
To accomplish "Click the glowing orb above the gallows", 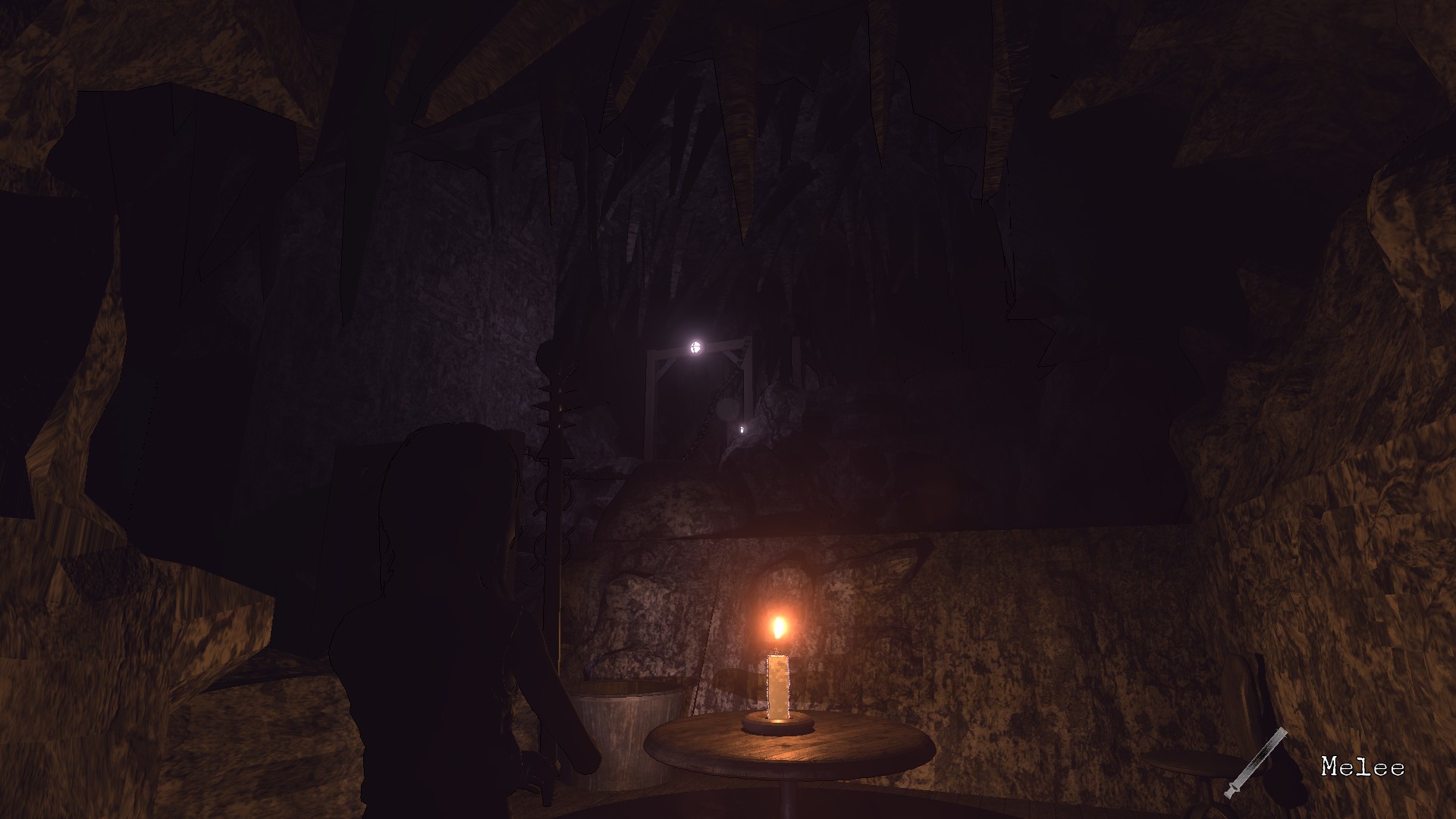I will click(x=695, y=348).
